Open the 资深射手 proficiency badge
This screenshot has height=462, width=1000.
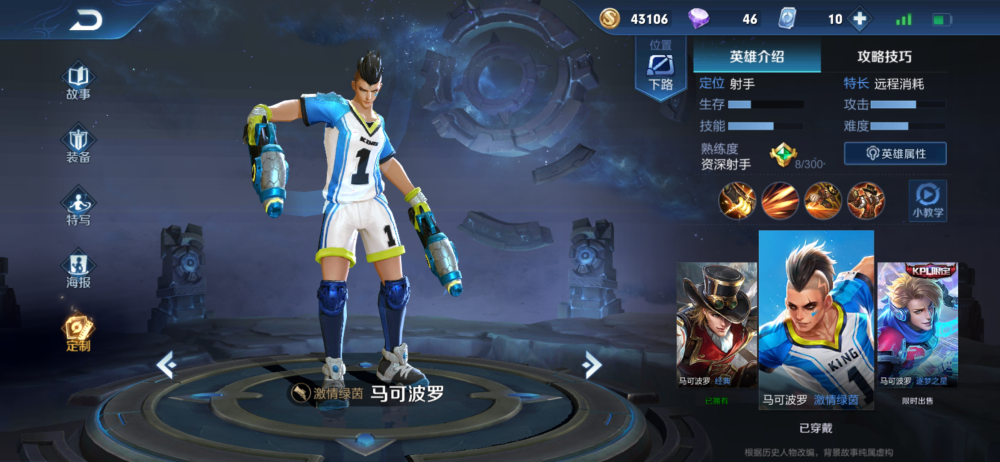tap(782, 154)
